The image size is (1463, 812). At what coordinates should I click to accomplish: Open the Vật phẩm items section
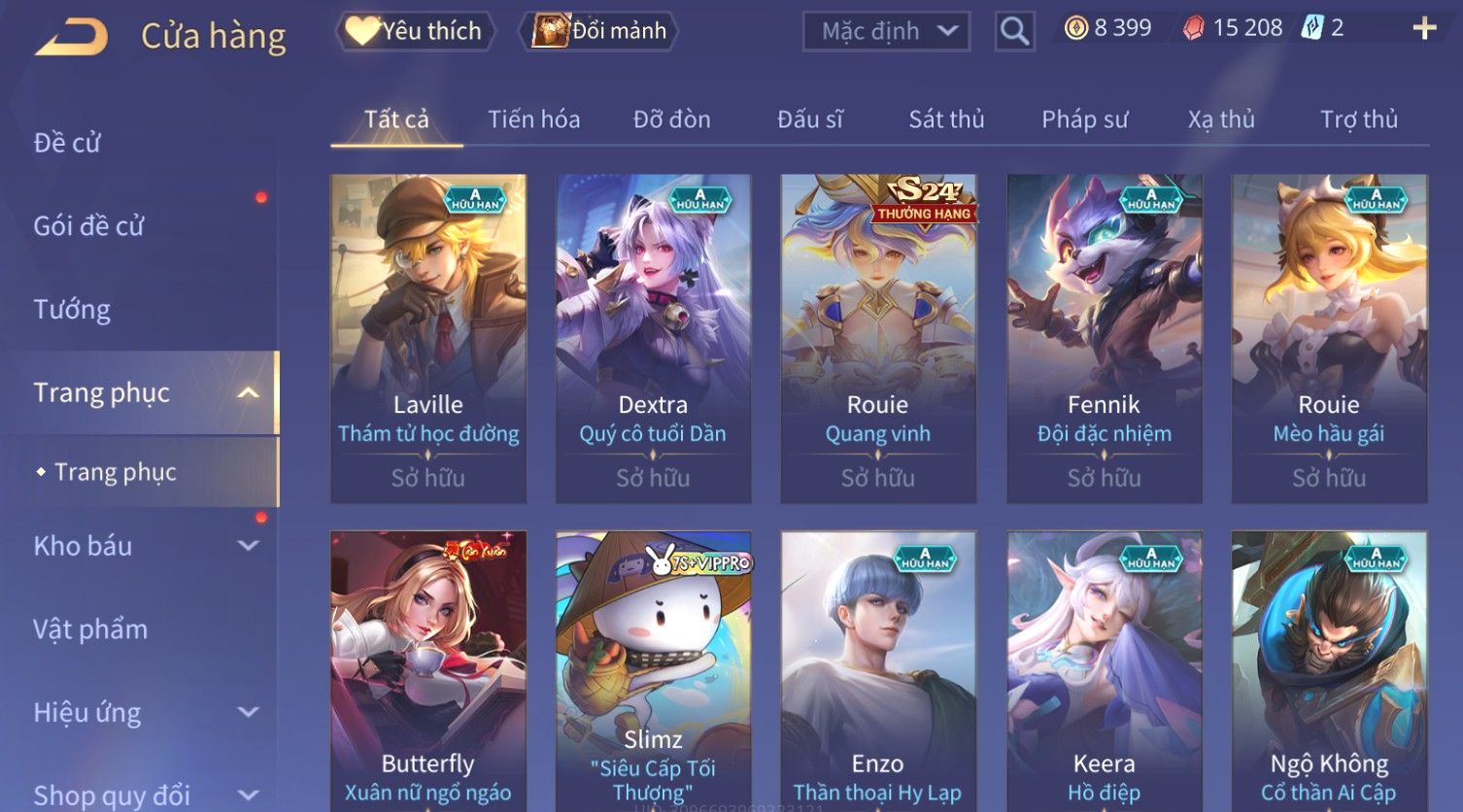click(90, 629)
